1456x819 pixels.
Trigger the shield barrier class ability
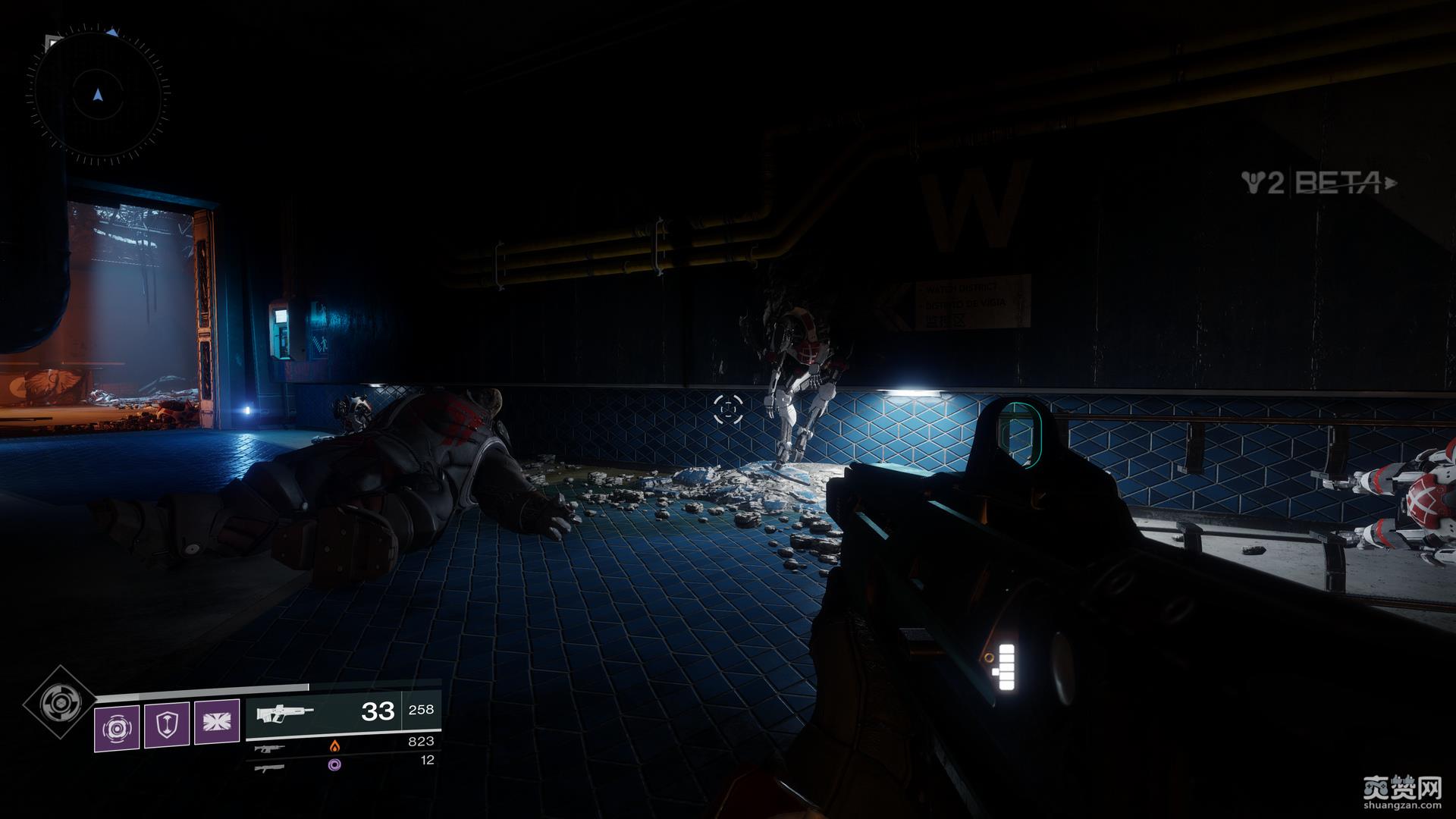click(166, 725)
